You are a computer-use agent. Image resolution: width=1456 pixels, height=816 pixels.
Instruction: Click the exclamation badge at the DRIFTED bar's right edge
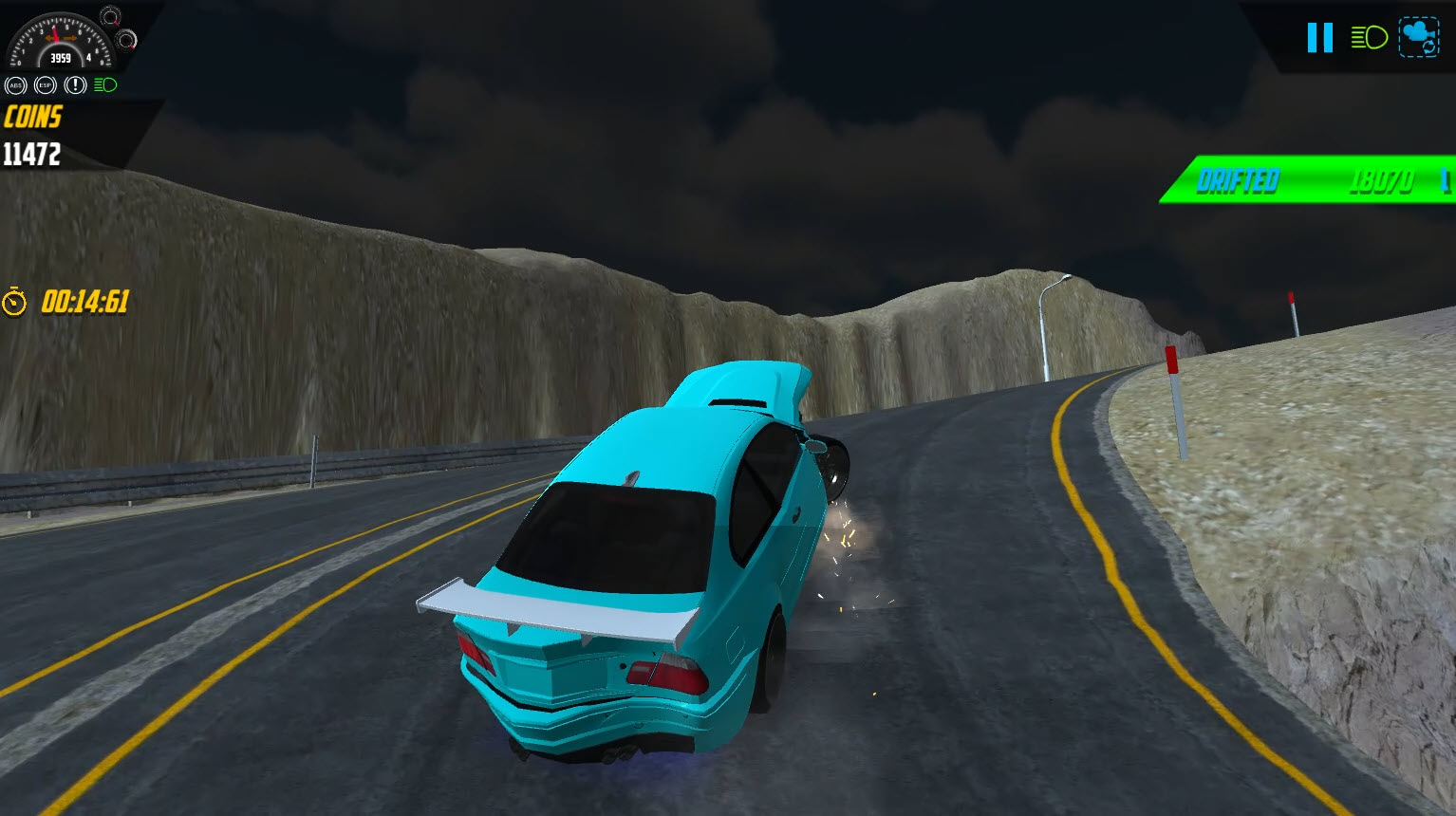(x=1447, y=180)
